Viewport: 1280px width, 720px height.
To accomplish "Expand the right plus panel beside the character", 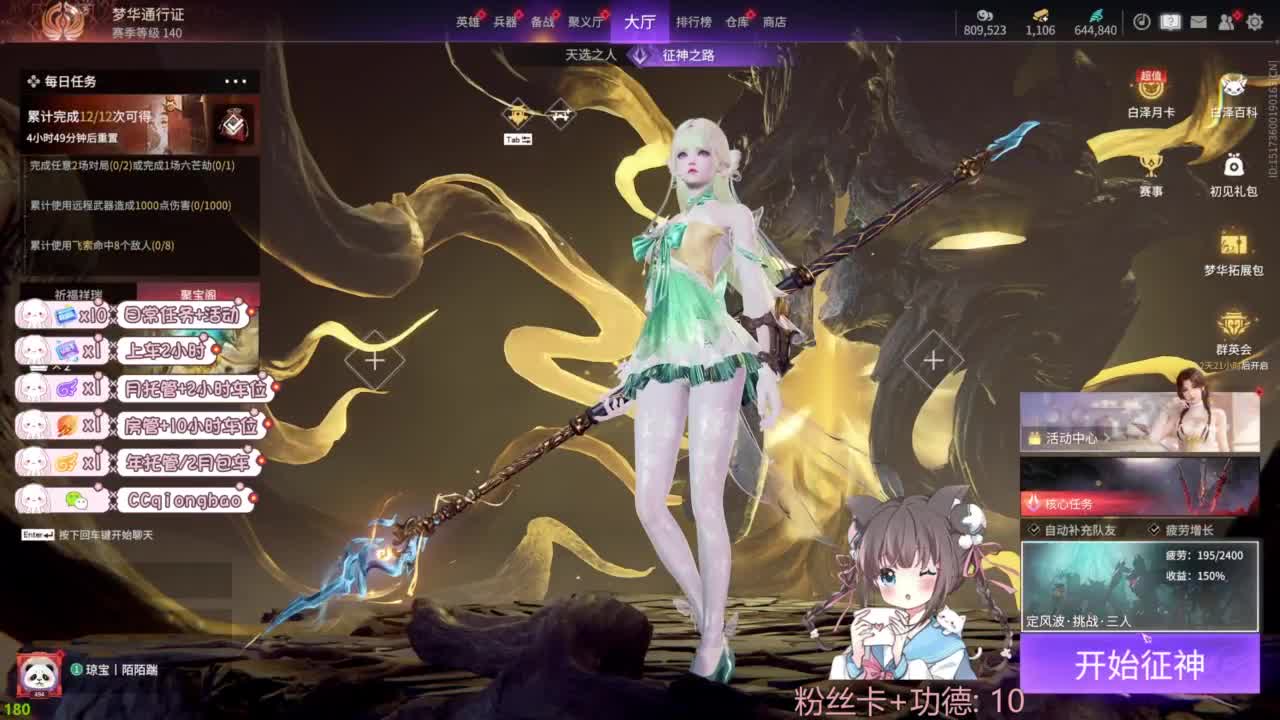I will pos(932,358).
